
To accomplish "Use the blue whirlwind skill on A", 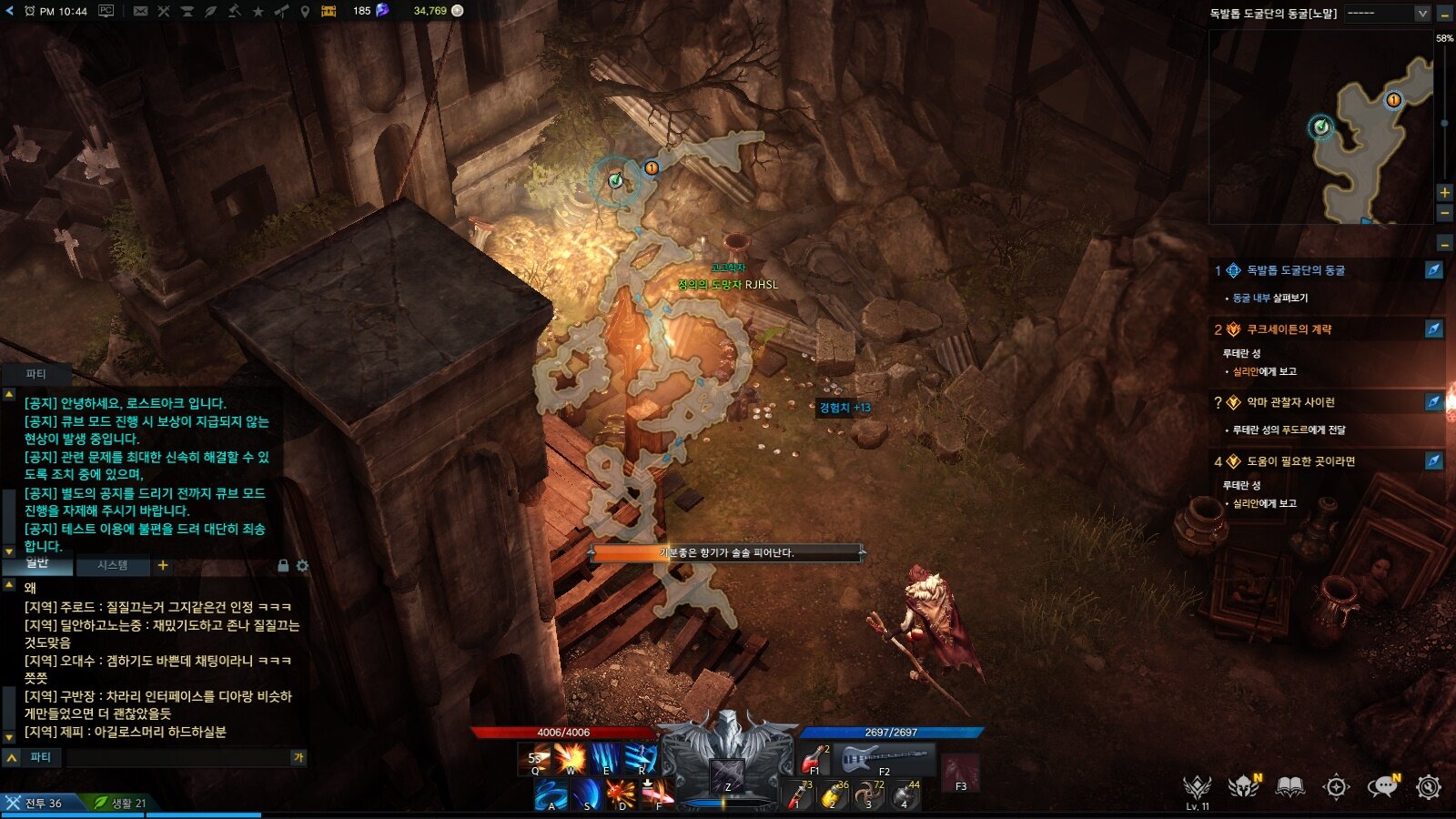I will coord(550,794).
